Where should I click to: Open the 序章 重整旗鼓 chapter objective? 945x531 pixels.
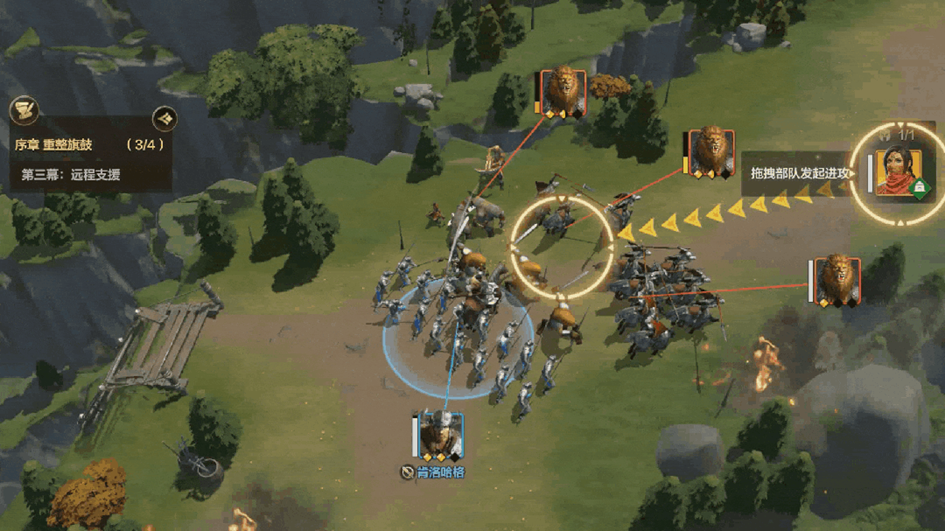click(x=54, y=145)
